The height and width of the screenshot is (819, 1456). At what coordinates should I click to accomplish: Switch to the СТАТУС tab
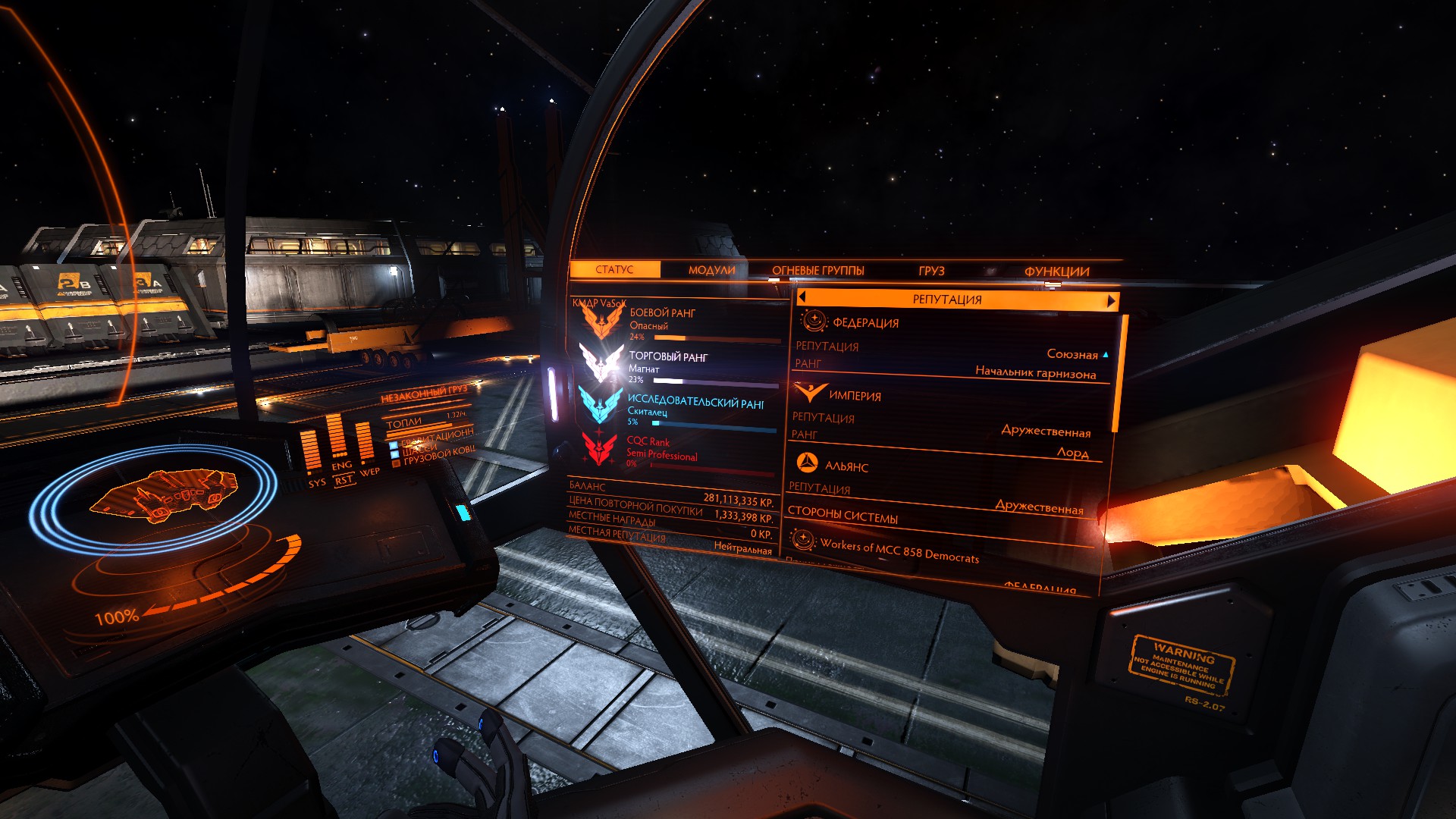click(614, 269)
